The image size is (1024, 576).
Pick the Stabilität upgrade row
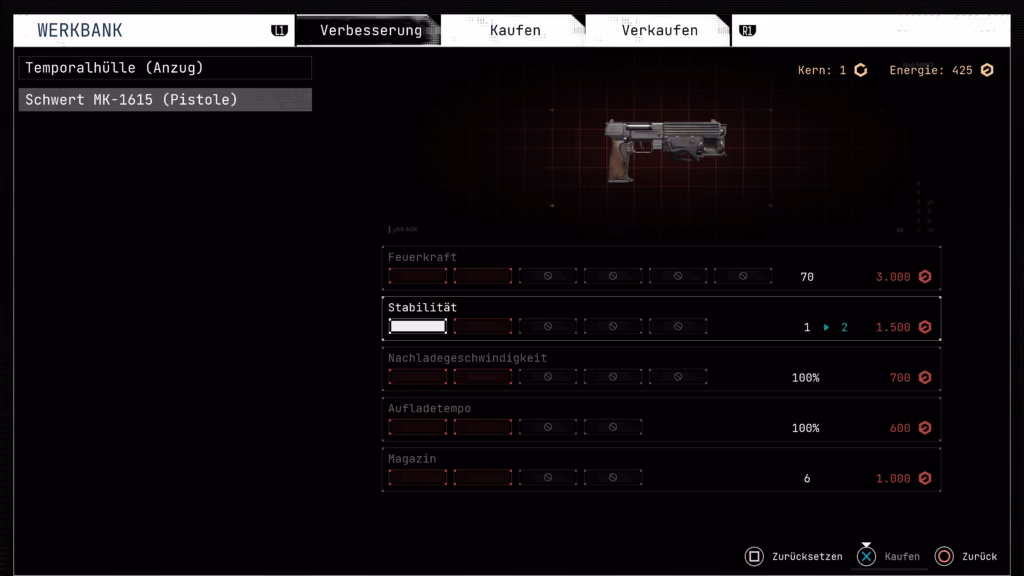pyautogui.click(x=660, y=319)
